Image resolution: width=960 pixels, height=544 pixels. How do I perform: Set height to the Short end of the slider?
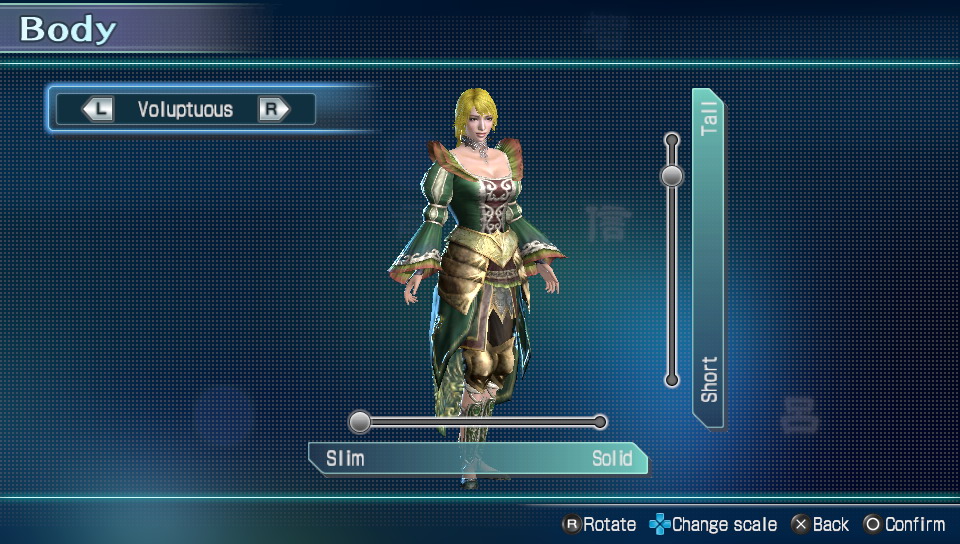(672, 380)
